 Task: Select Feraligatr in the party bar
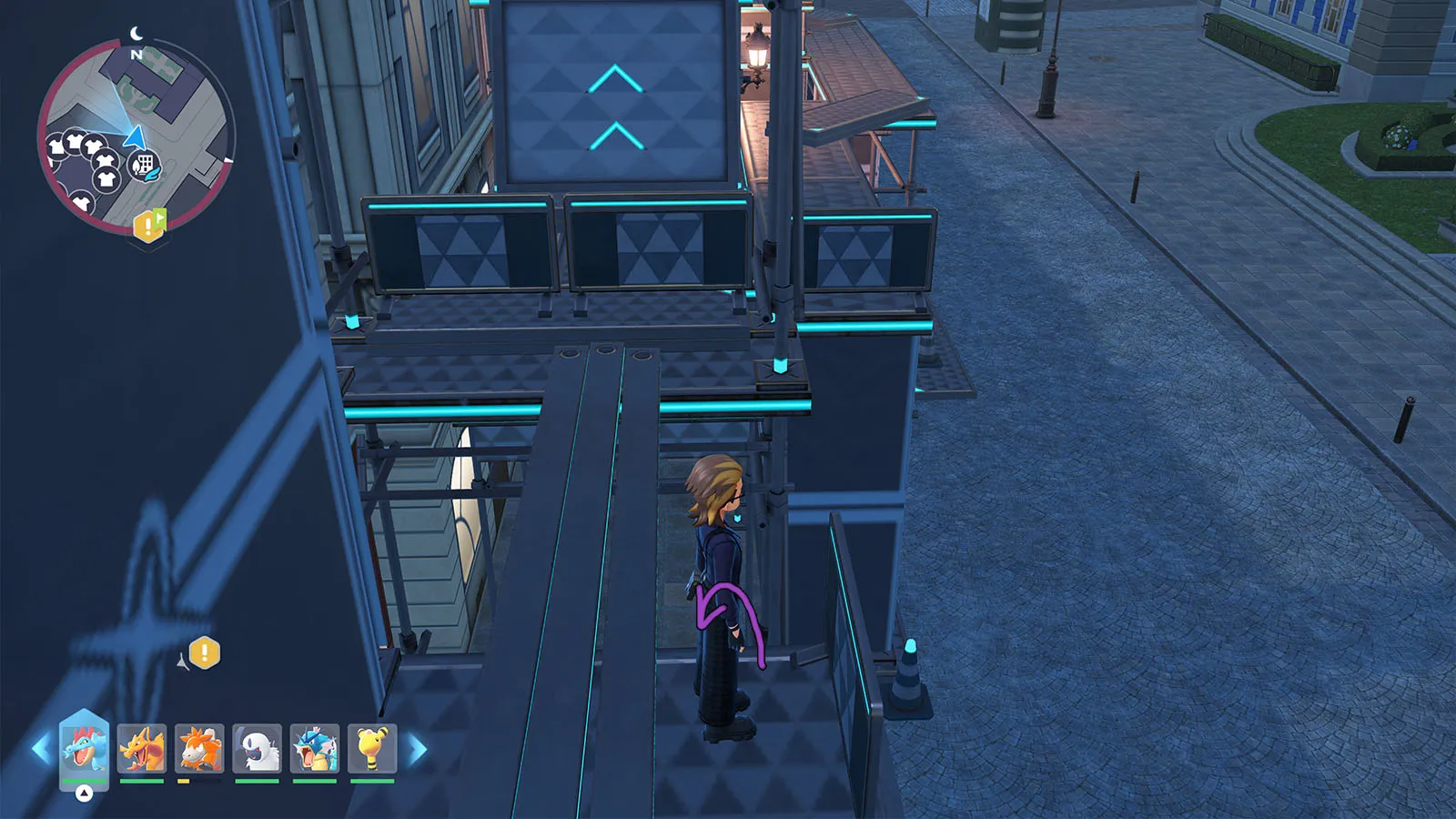(x=84, y=748)
